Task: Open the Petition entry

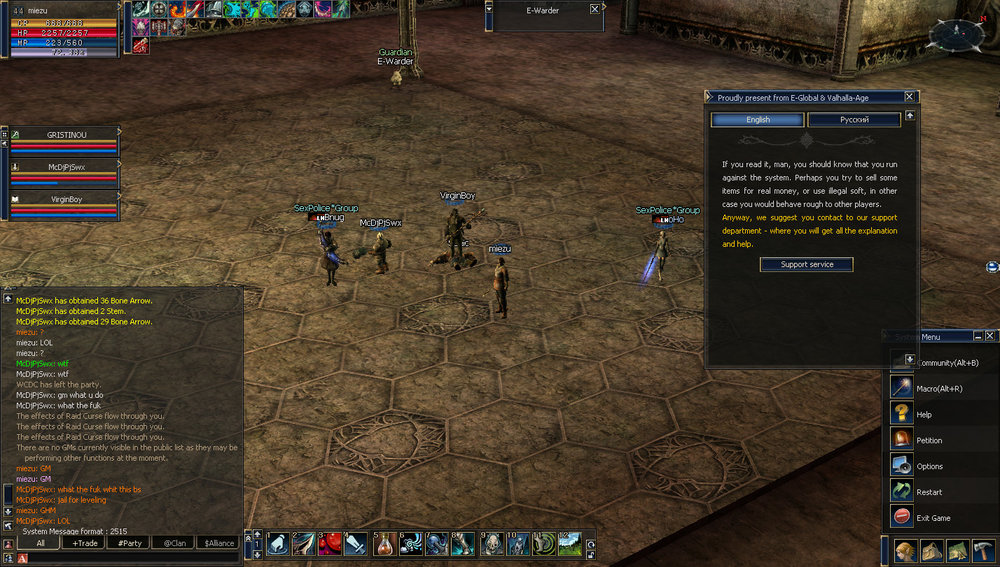Action: (929, 440)
